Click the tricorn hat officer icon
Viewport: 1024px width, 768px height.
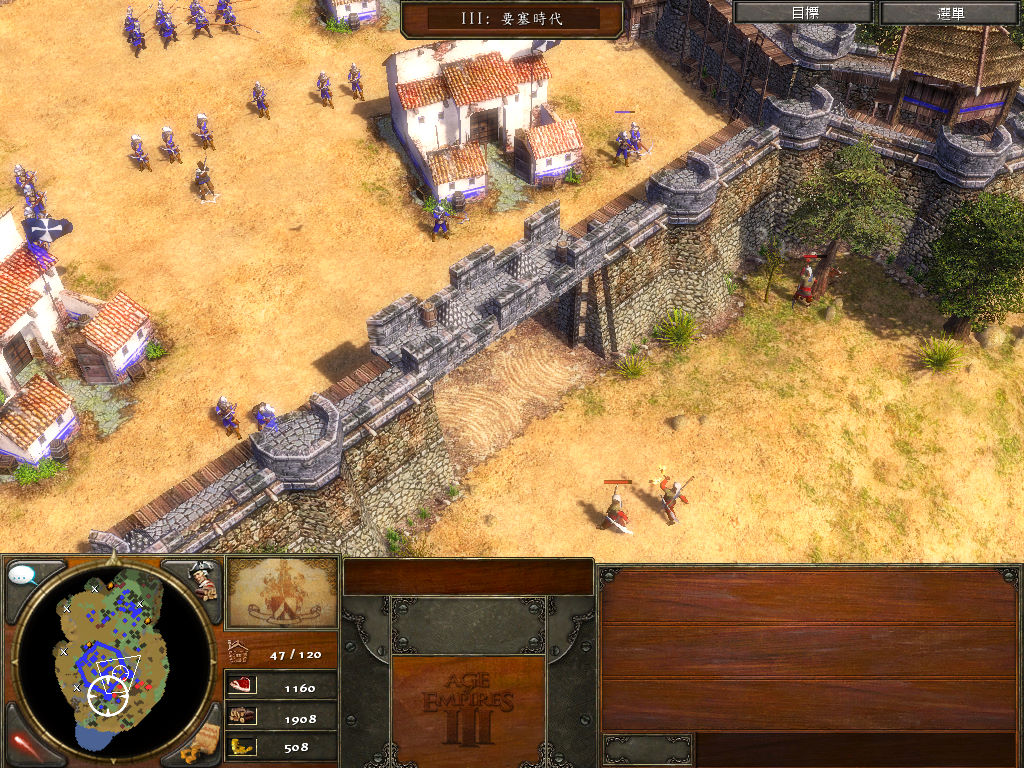[x=203, y=578]
